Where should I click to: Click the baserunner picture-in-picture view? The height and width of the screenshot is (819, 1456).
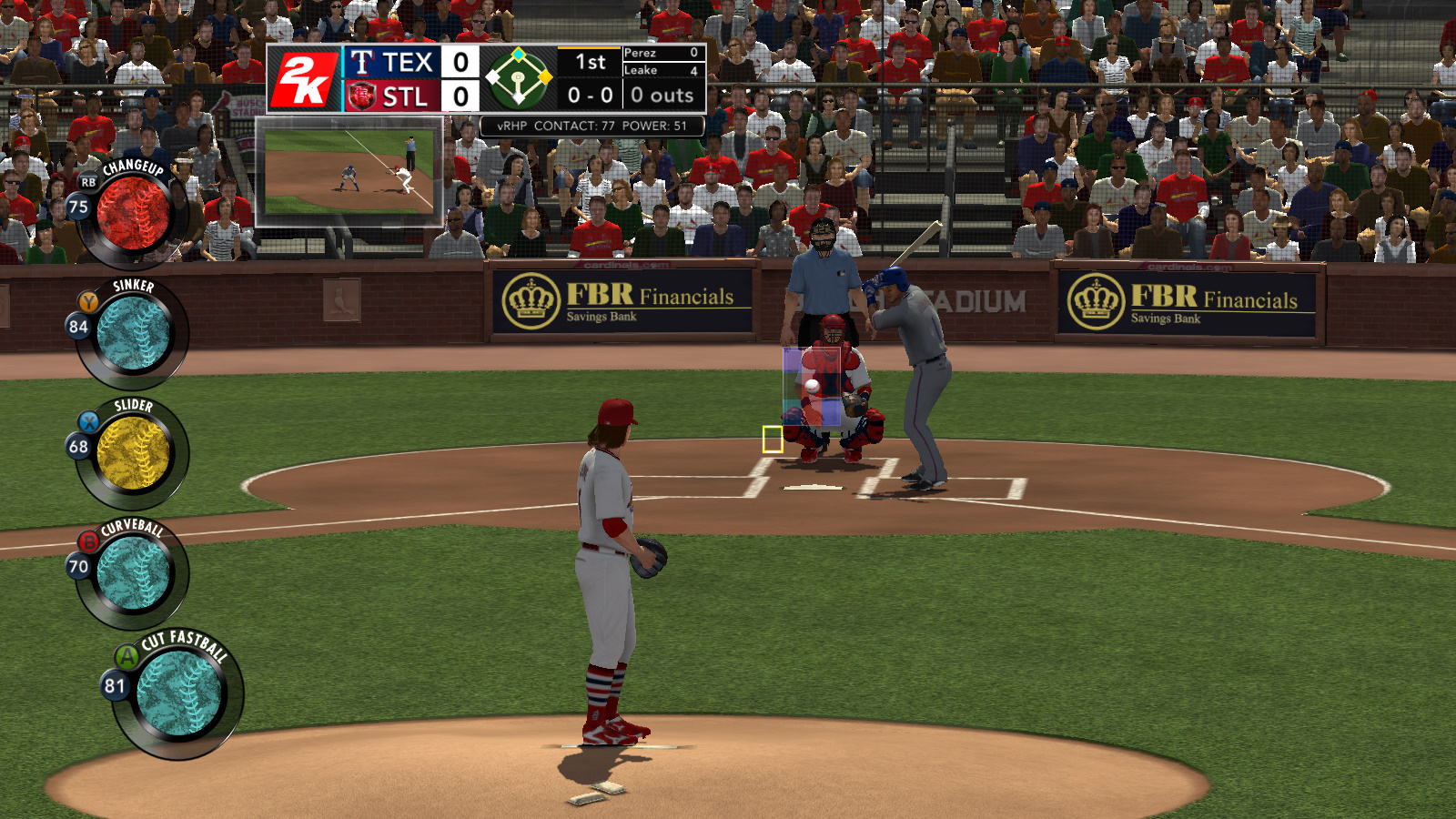coord(349,171)
